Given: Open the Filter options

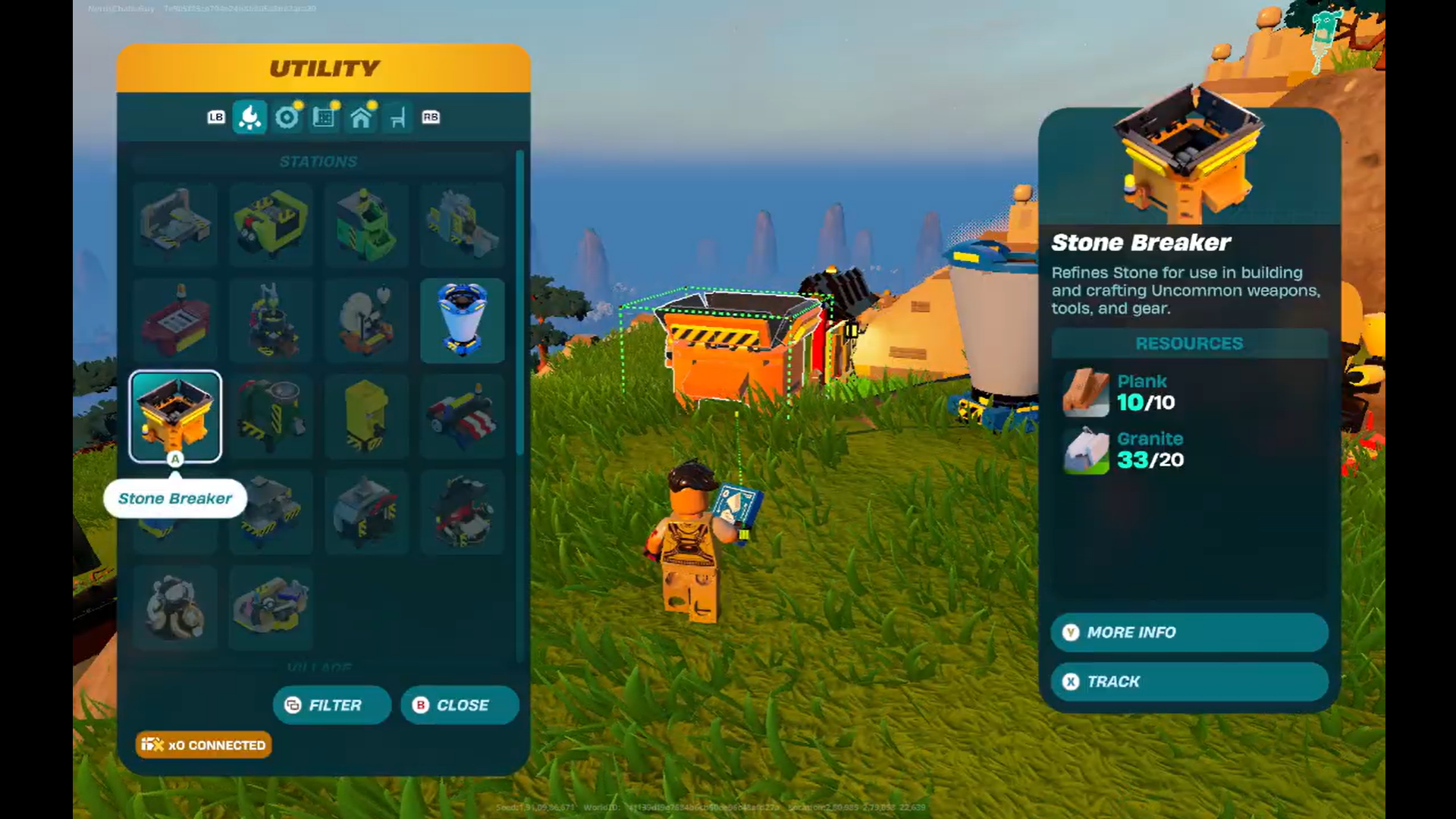Looking at the screenshot, I should click(x=332, y=705).
